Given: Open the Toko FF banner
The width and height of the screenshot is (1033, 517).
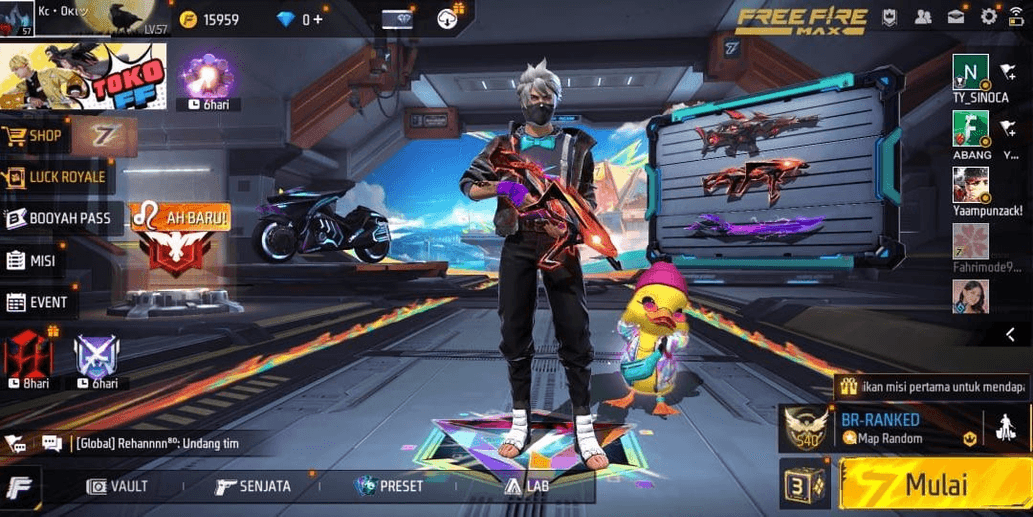Looking at the screenshot, I should [x=83, y=76].
